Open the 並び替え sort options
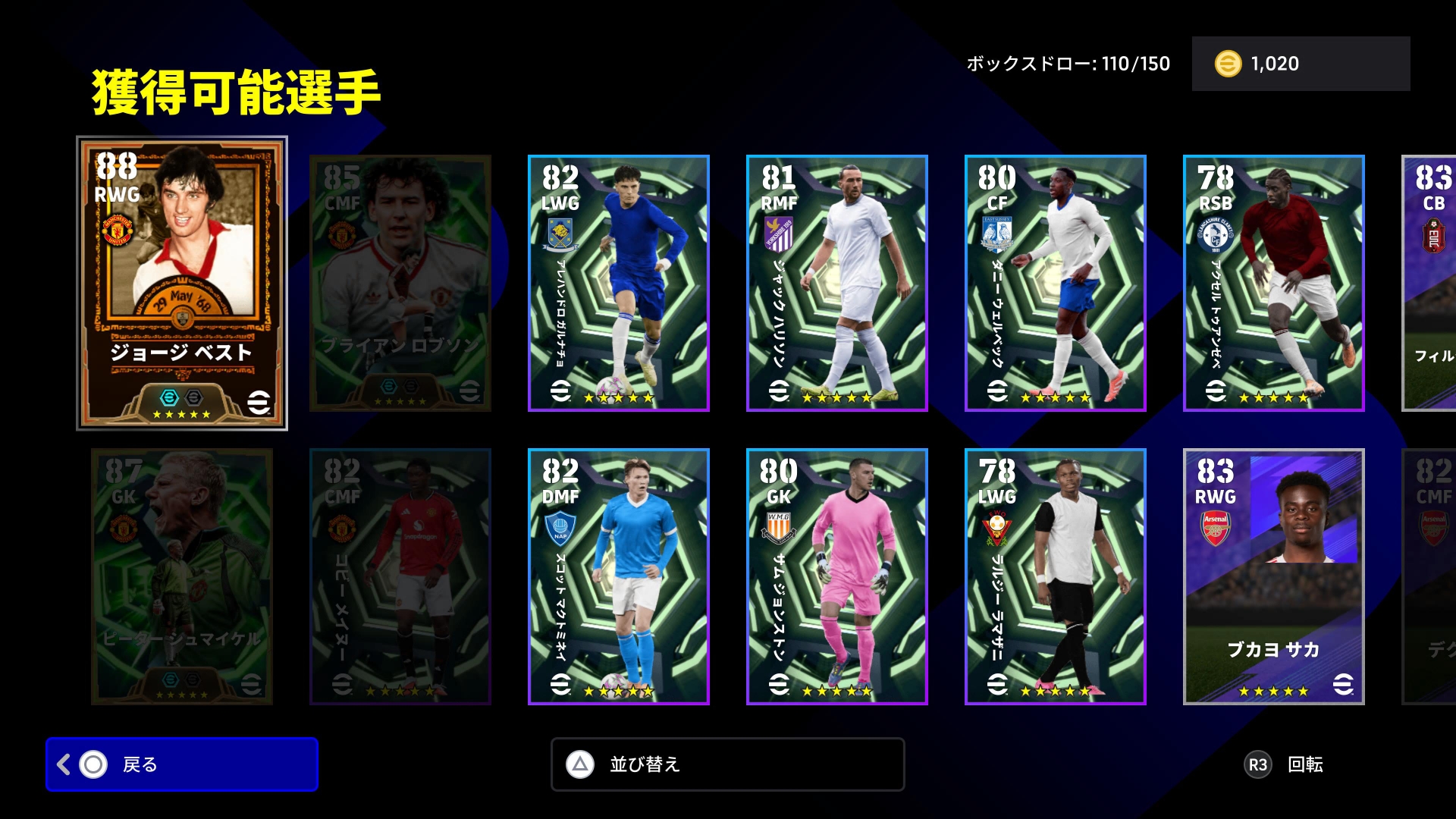 (x=728, y=764)
